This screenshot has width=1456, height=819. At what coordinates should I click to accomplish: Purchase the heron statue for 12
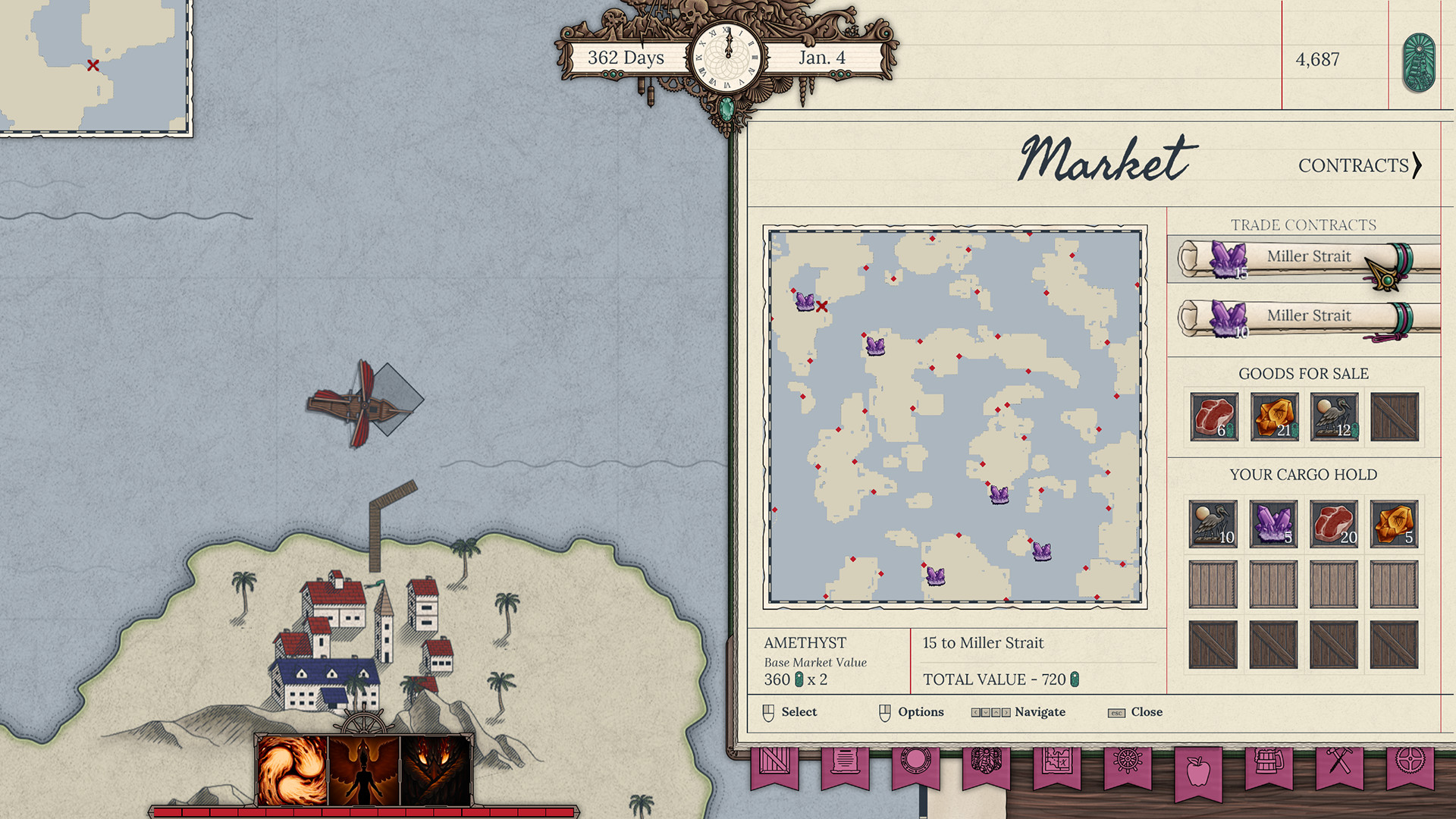(1334, 416)
